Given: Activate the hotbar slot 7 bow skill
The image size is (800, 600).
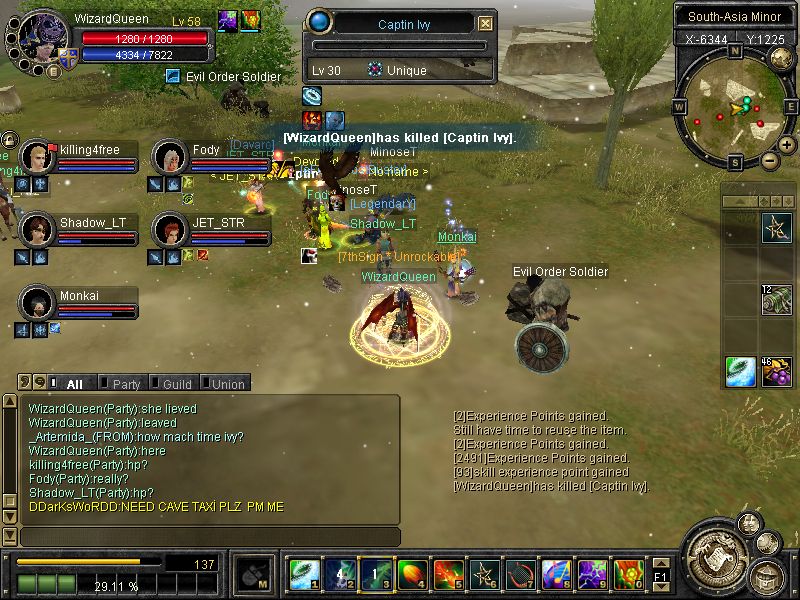Looking at the screenshot, I should point(521,573).
